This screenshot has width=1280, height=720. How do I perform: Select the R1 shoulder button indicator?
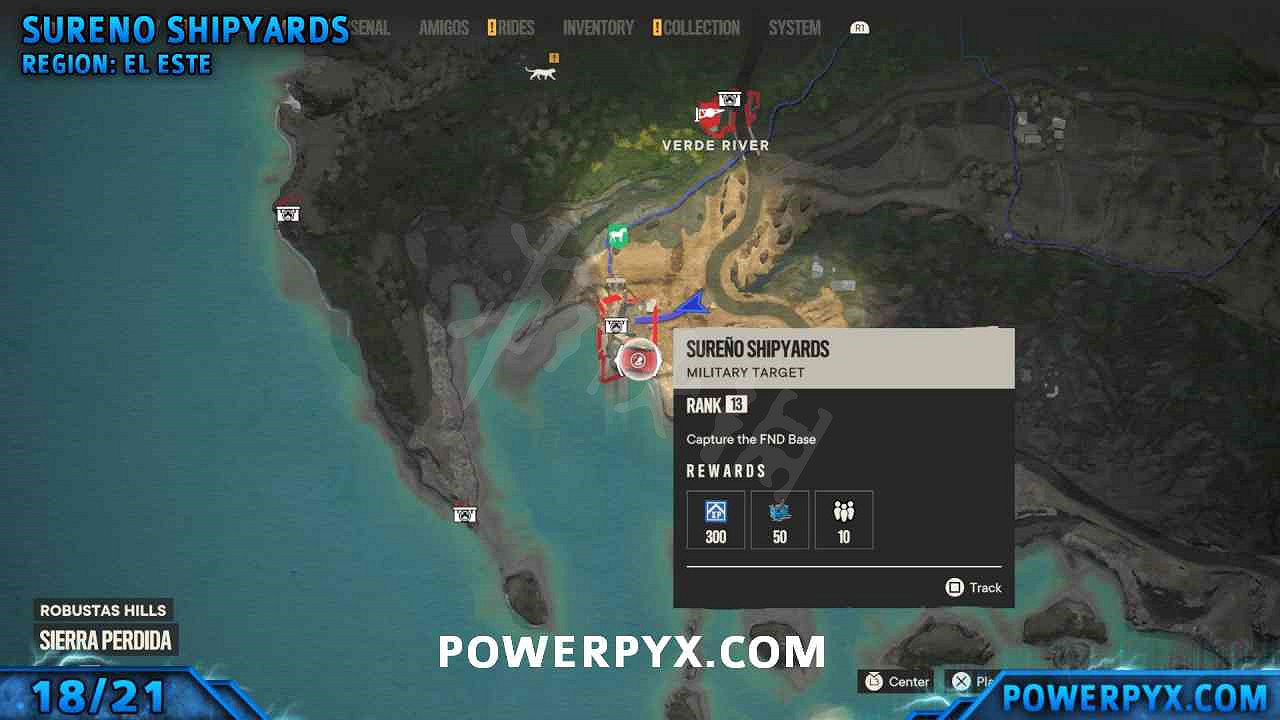859,27
